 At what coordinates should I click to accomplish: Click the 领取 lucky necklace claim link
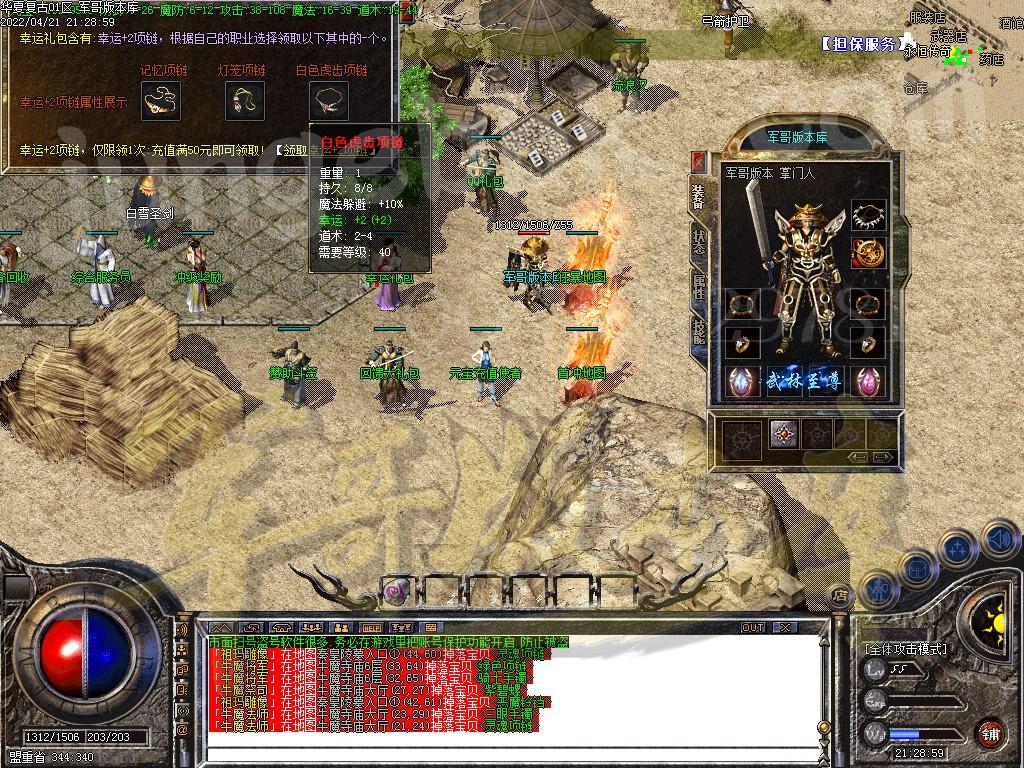[297, 150]
